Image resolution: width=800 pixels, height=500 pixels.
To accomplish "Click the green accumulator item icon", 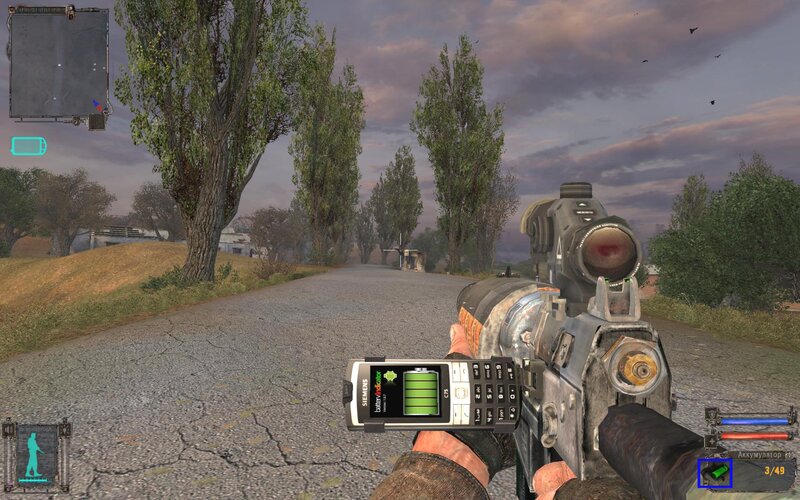I will pos(715,471).
